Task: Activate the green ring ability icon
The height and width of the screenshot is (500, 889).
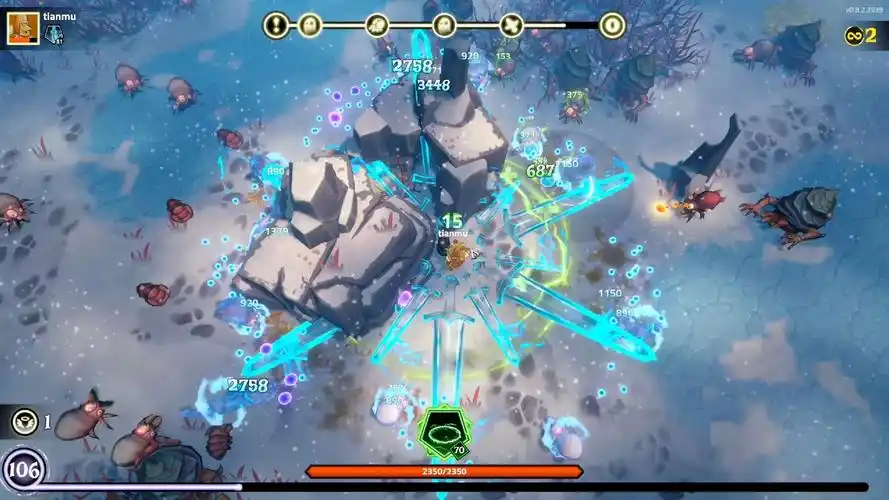Action: click(x=440, y=432)
